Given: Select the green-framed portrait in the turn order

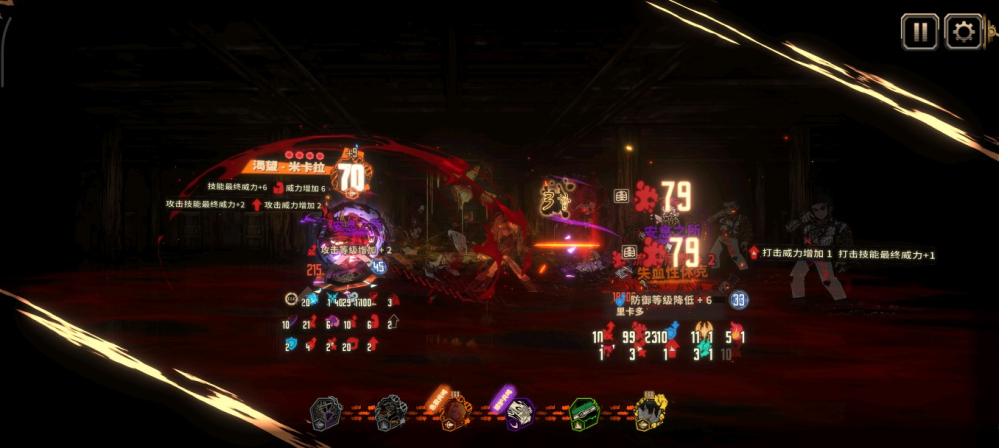Looking at the screenshot, I should pyautogui.click(x=583, y=411).
